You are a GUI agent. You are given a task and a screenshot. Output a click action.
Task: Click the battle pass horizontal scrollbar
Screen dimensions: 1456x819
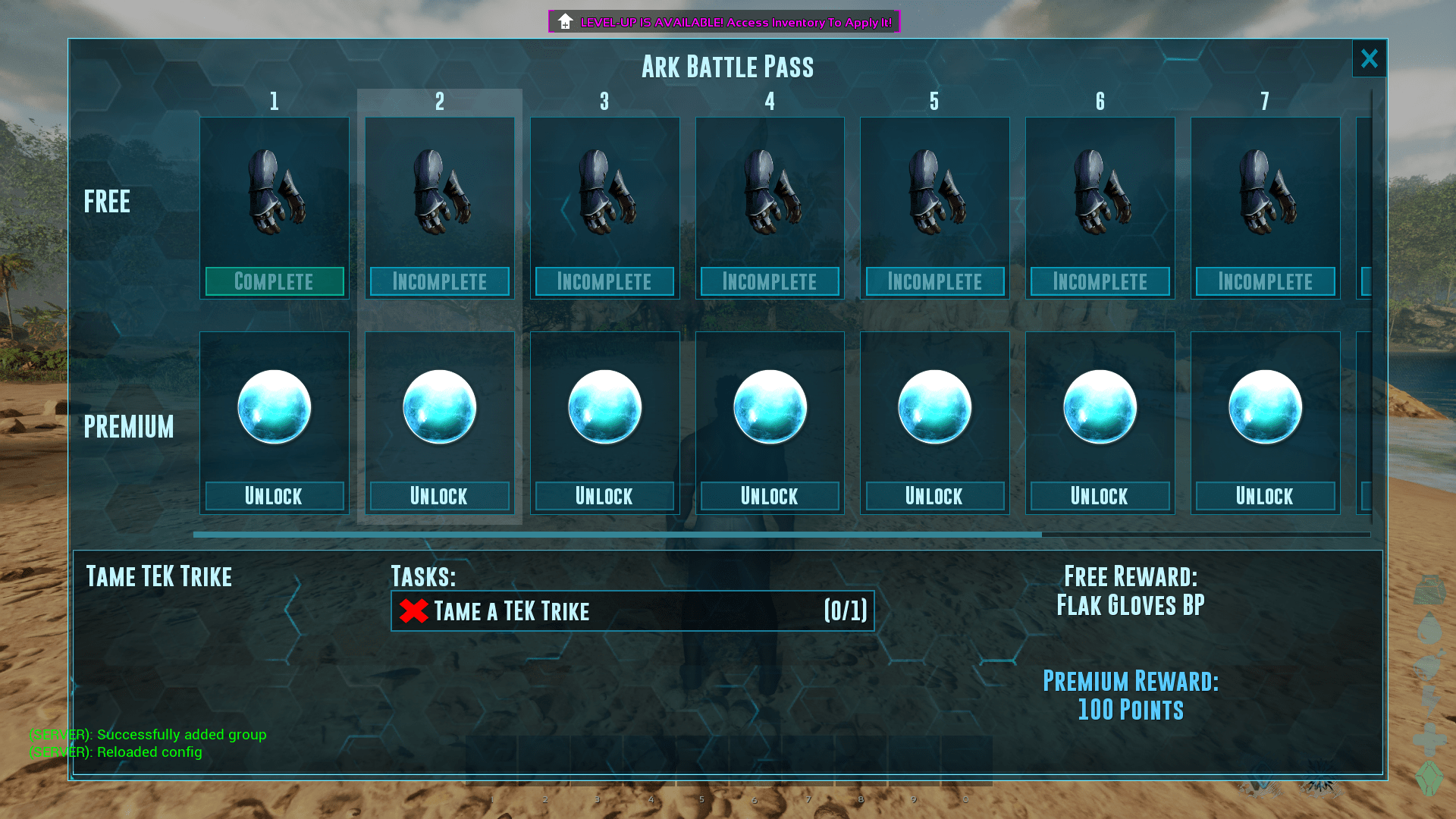point(617,535)
